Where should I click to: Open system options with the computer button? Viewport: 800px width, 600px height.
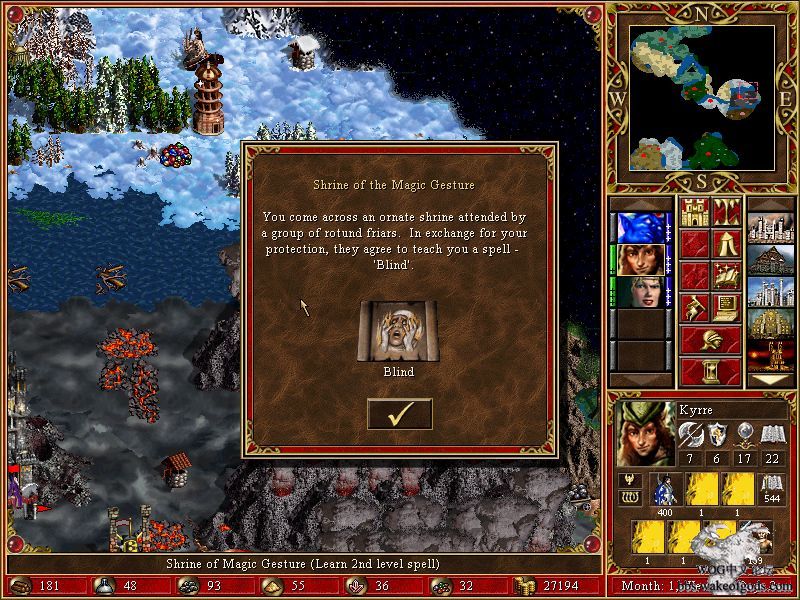point(727,308)
